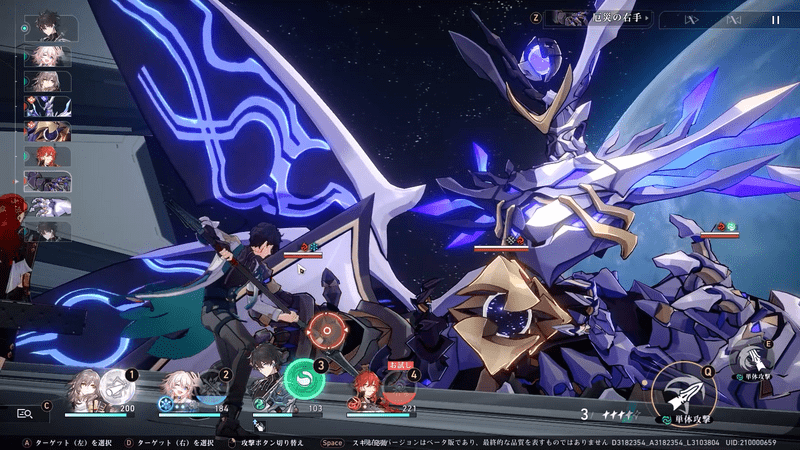800x450 pixels.
Task: Open the battle details magnifier button
Action: point(25,411)
